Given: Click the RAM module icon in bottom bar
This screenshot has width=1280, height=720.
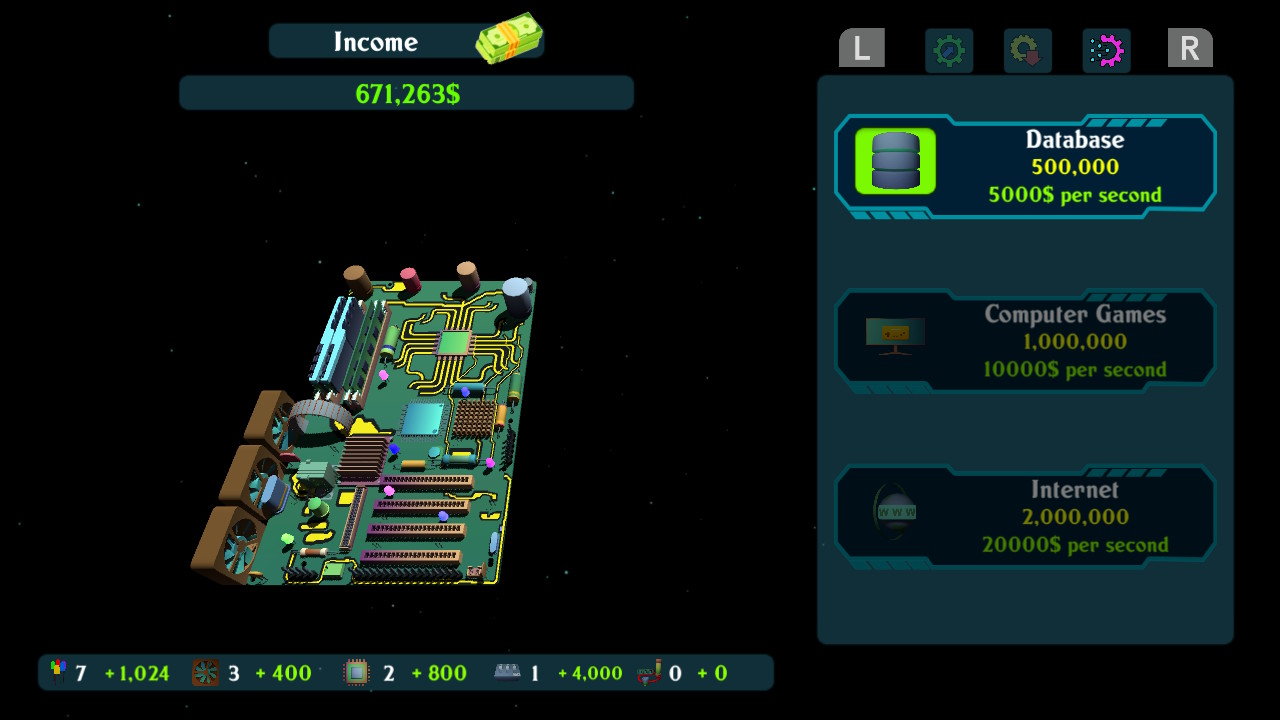Looking at the screenshot, I should [508, 672].
